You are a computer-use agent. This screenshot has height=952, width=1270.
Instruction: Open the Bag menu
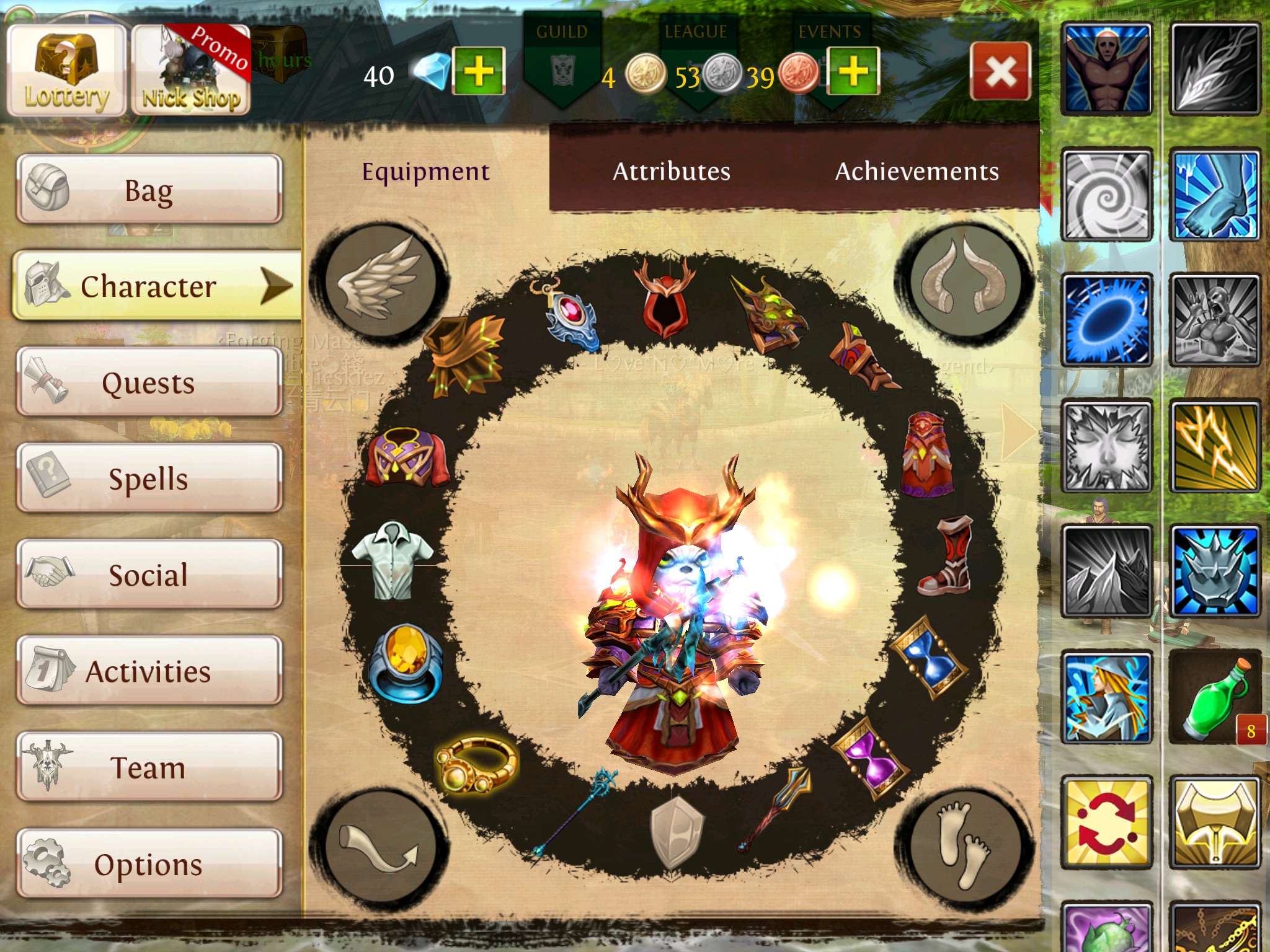149,190
